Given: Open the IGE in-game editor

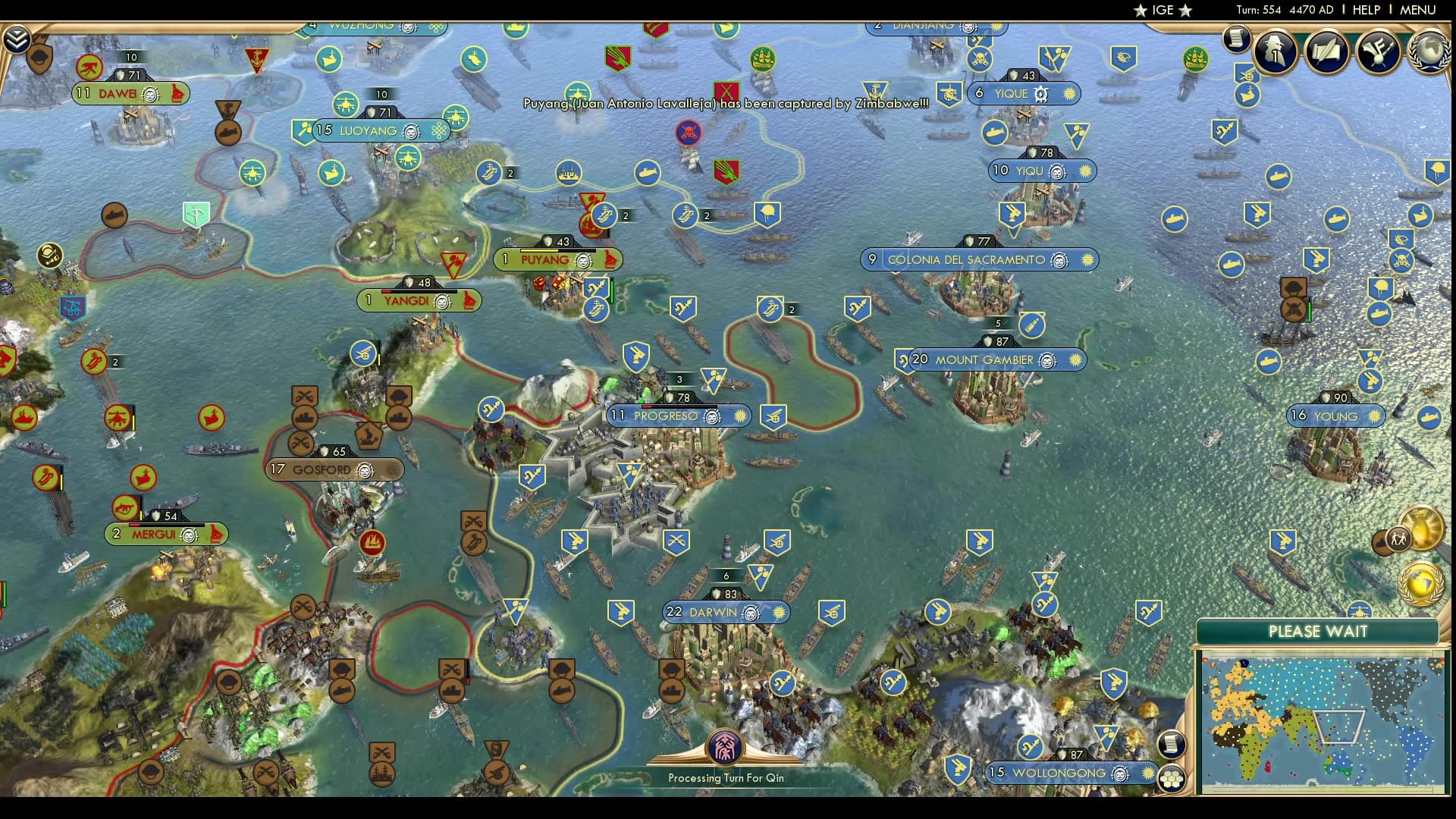Looking at the screenshot, I should click(x=1163, y=10).
